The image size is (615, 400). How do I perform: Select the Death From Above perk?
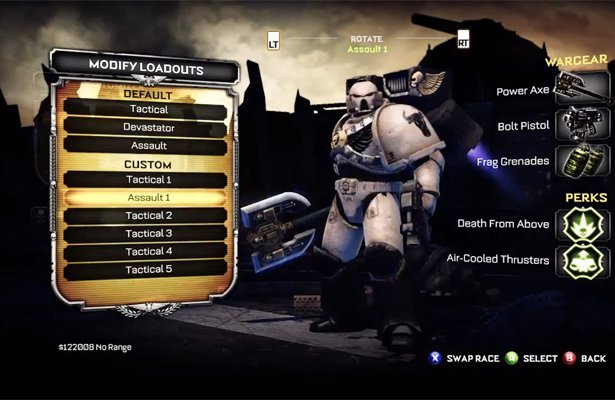(x=583, y=223)
